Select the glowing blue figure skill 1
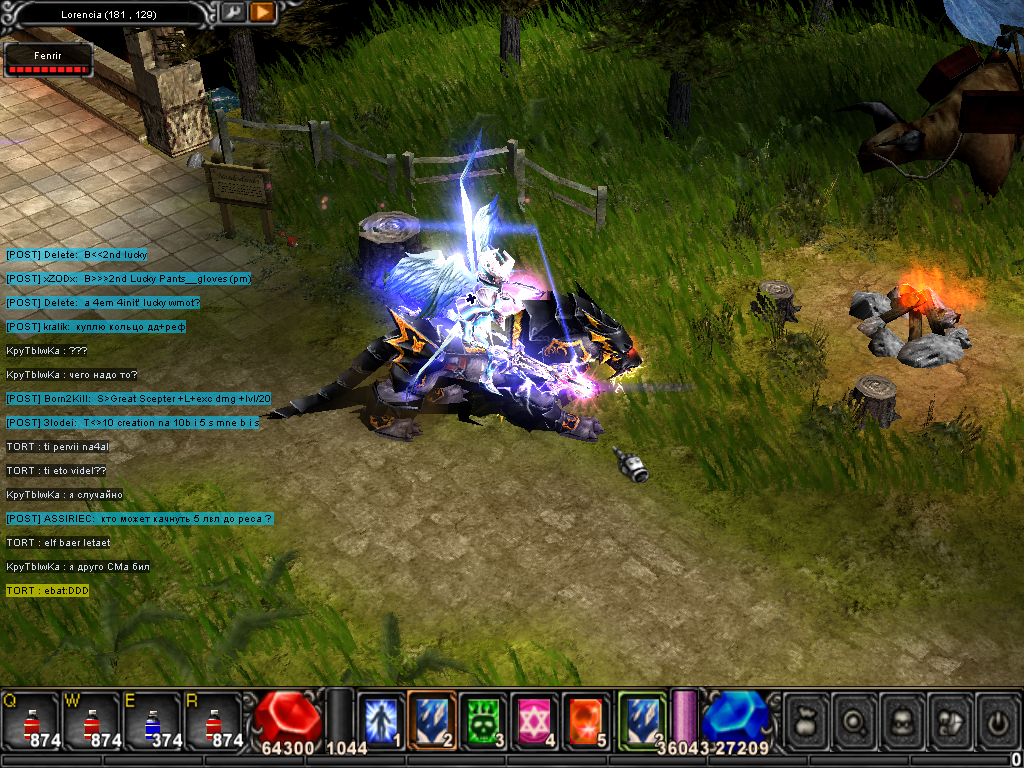The image size is (1024, 768). click(381, 720)
